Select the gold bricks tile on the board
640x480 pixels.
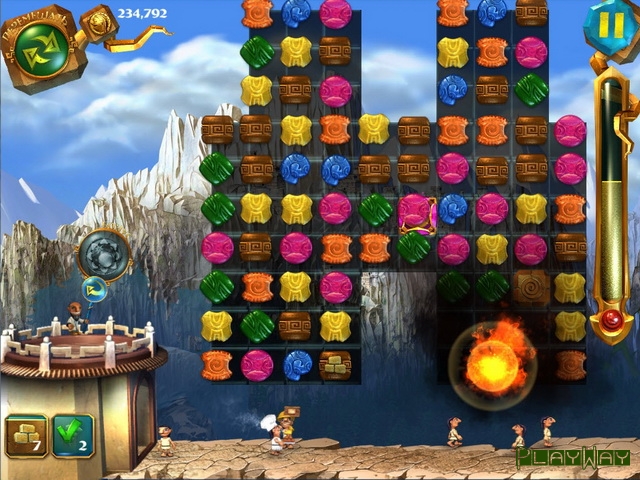(x=334, y=364)
